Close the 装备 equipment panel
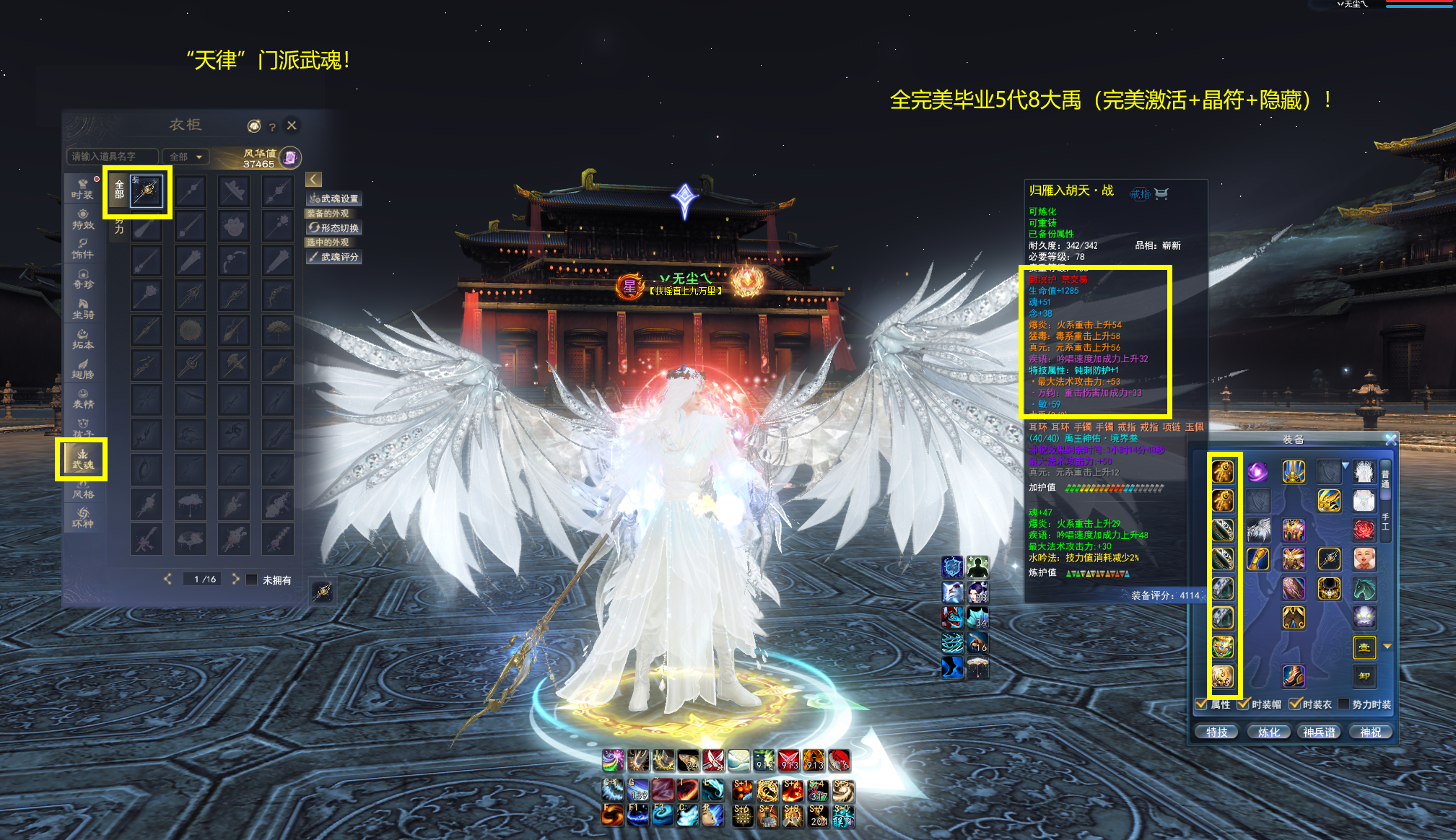This screenshot has width=1456, height=840. click(1390, 439)
